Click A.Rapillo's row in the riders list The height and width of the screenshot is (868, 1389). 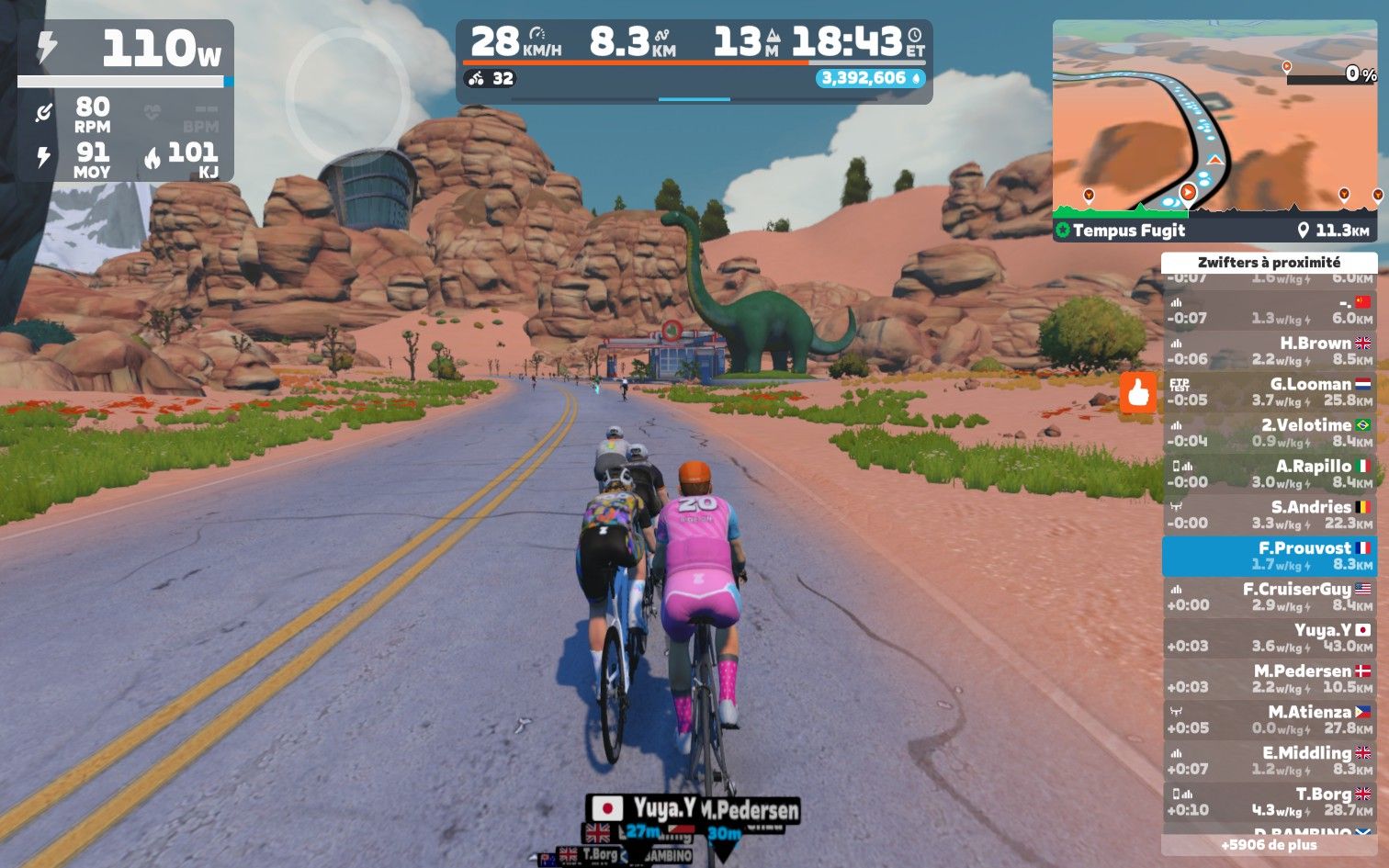click(1270, 474)
